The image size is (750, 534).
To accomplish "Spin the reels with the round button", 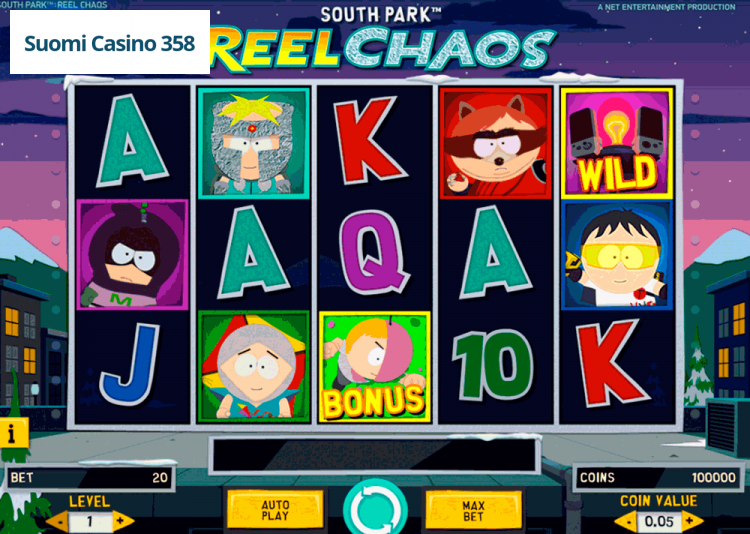I will tap(374, 510).
